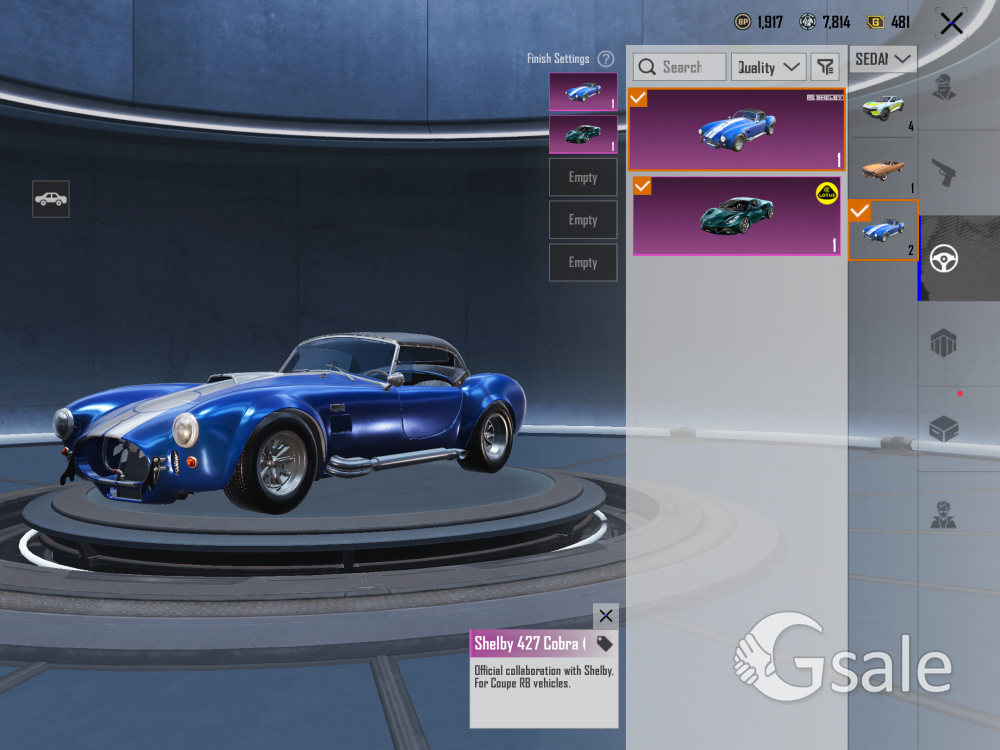Select the Lotus slot under Finish Settings
Viewport: 1000px width, 750px height.
583,135
